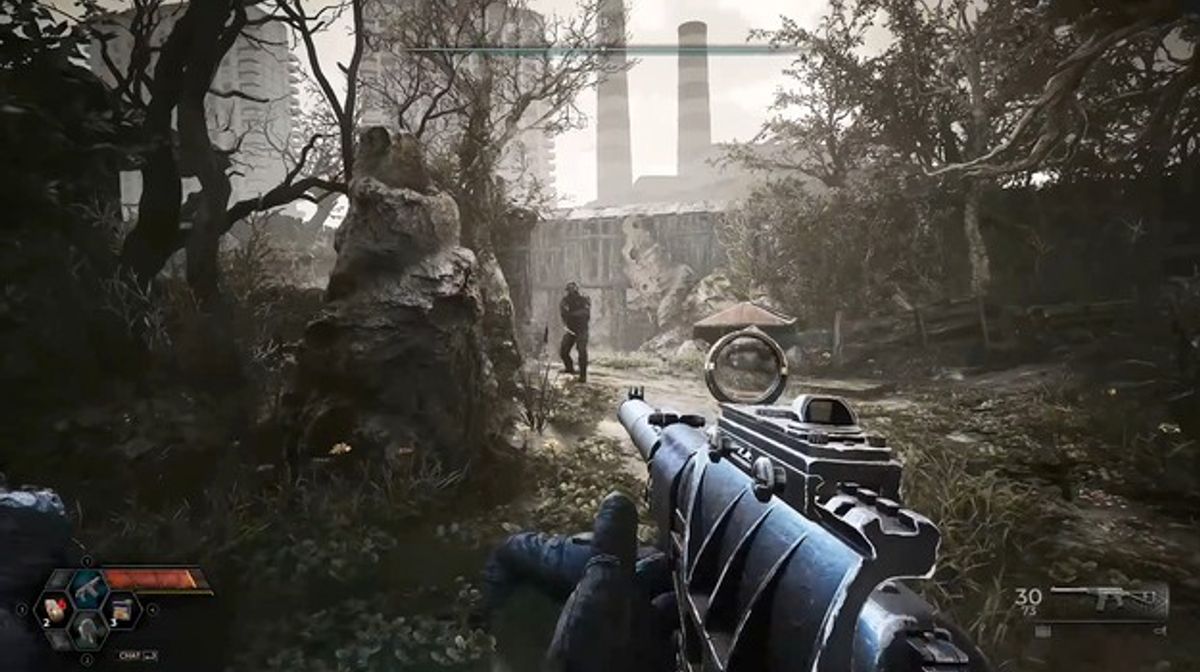Select the consumable slot with count 3
The image size is (1200, 672).
coord(120,609)
